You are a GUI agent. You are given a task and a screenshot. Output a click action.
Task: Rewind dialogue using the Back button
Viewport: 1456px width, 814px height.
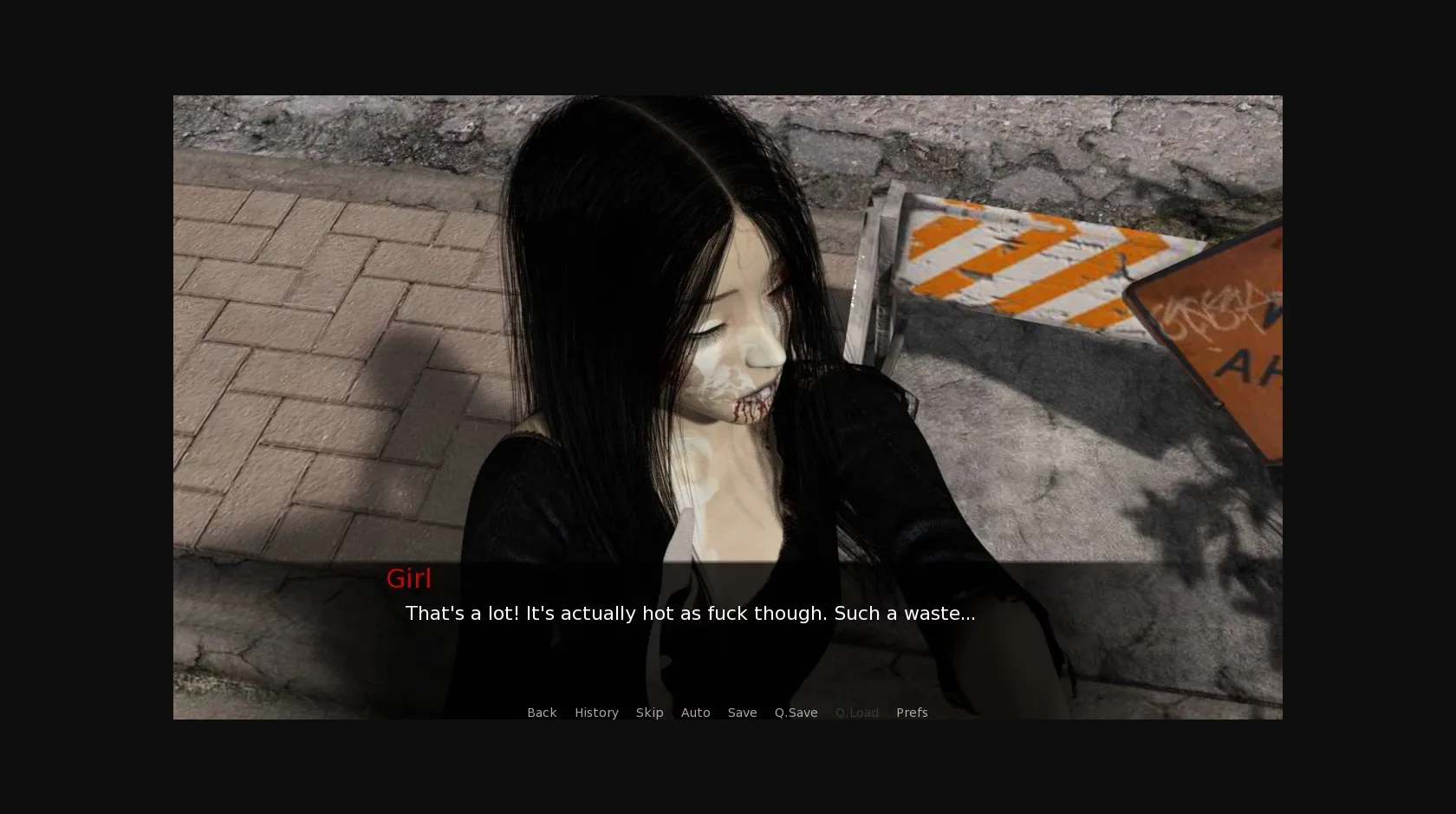click(542, 712)
